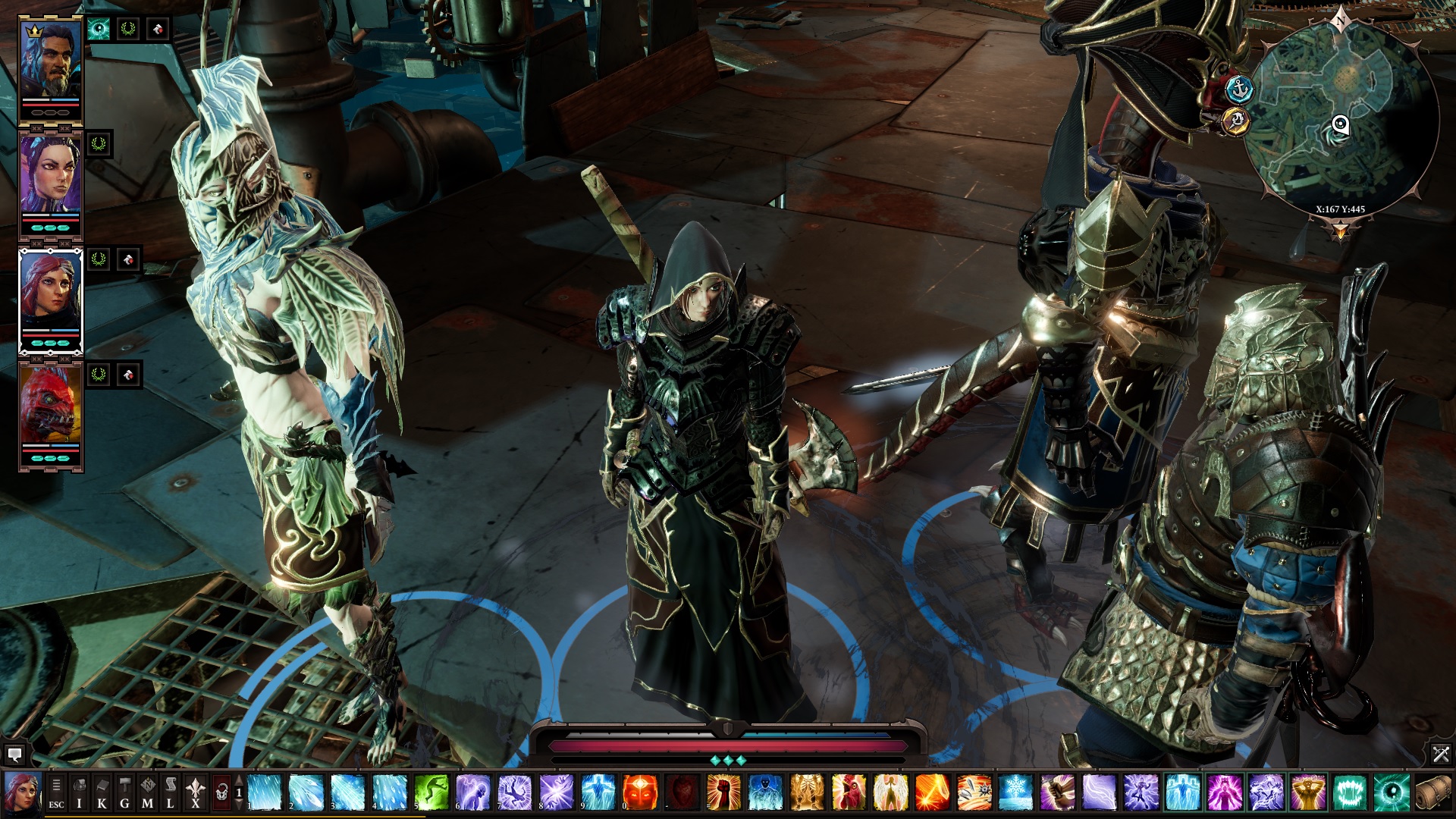Open the game menu with ESC button

click(56, 793)
